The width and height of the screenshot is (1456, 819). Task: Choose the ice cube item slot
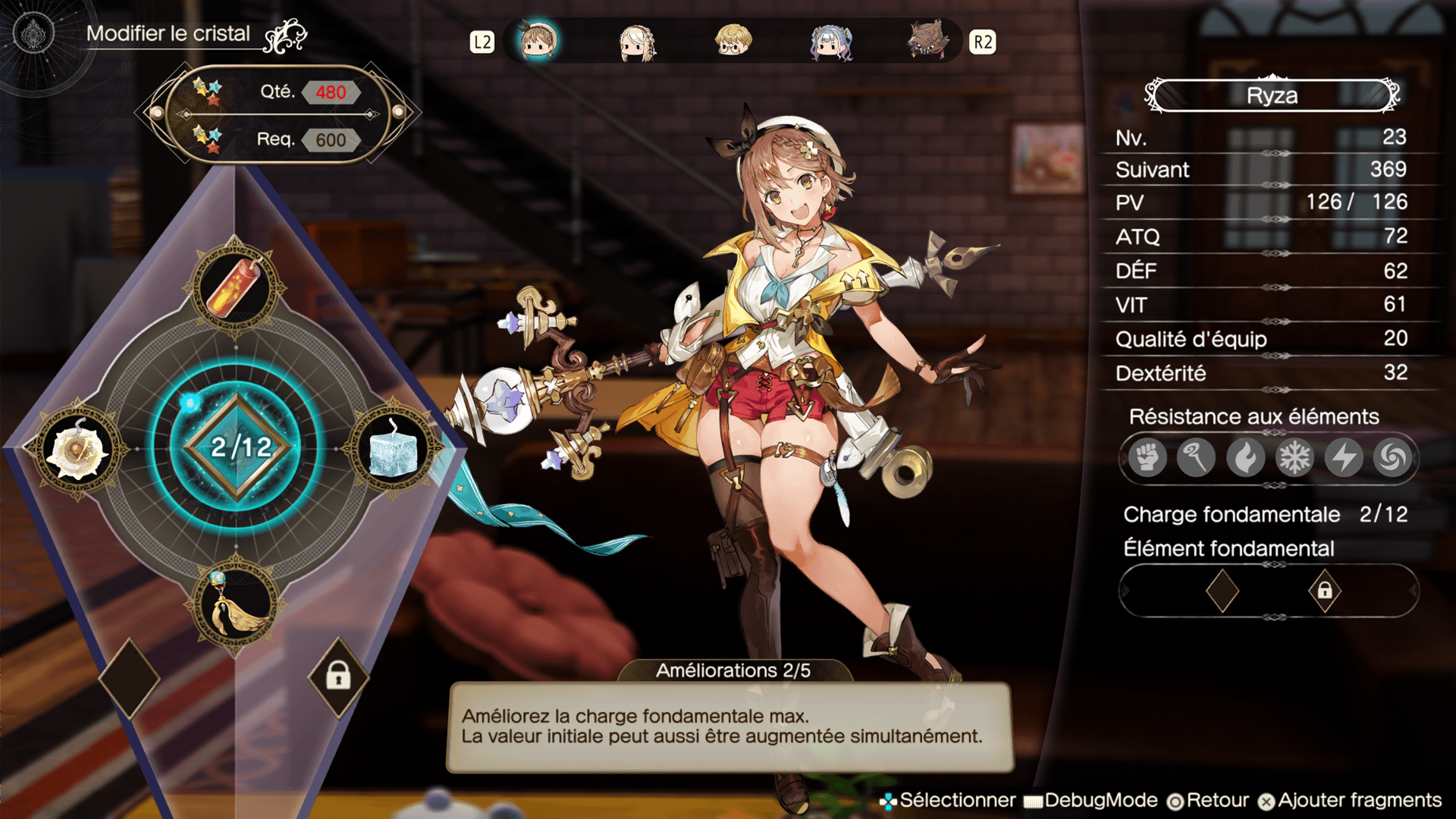[394, 449]
